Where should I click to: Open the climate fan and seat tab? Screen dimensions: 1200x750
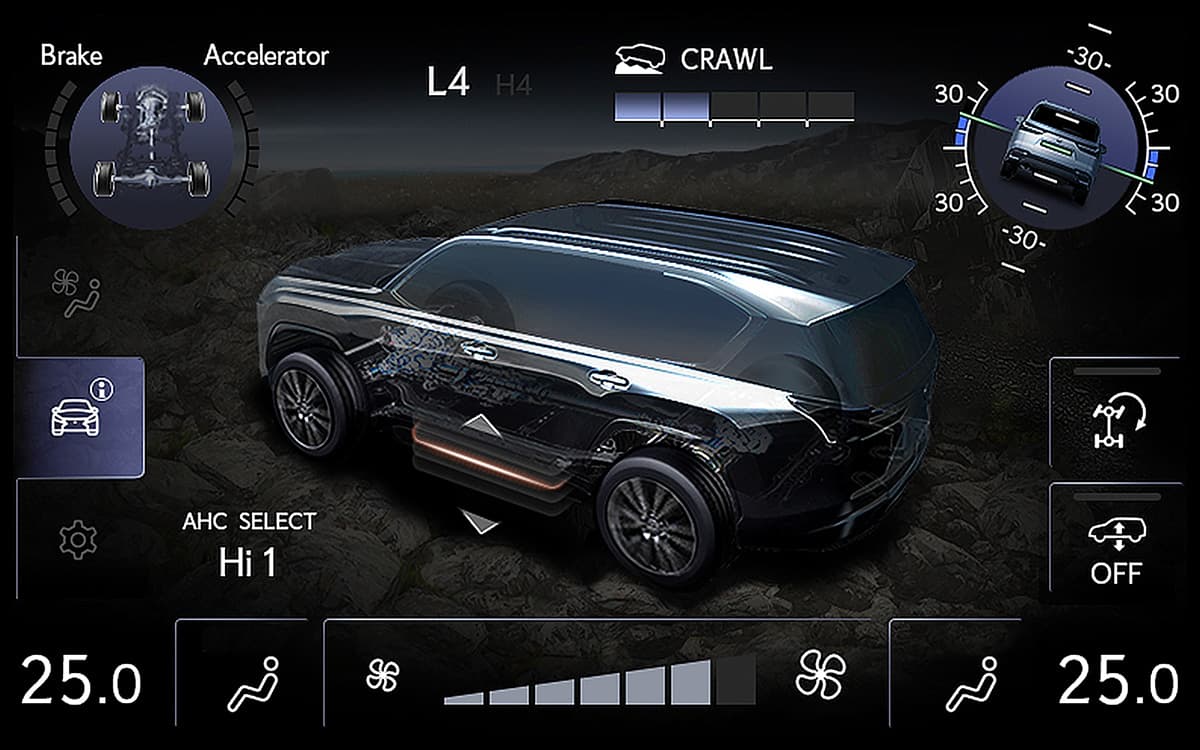(77, 293)
